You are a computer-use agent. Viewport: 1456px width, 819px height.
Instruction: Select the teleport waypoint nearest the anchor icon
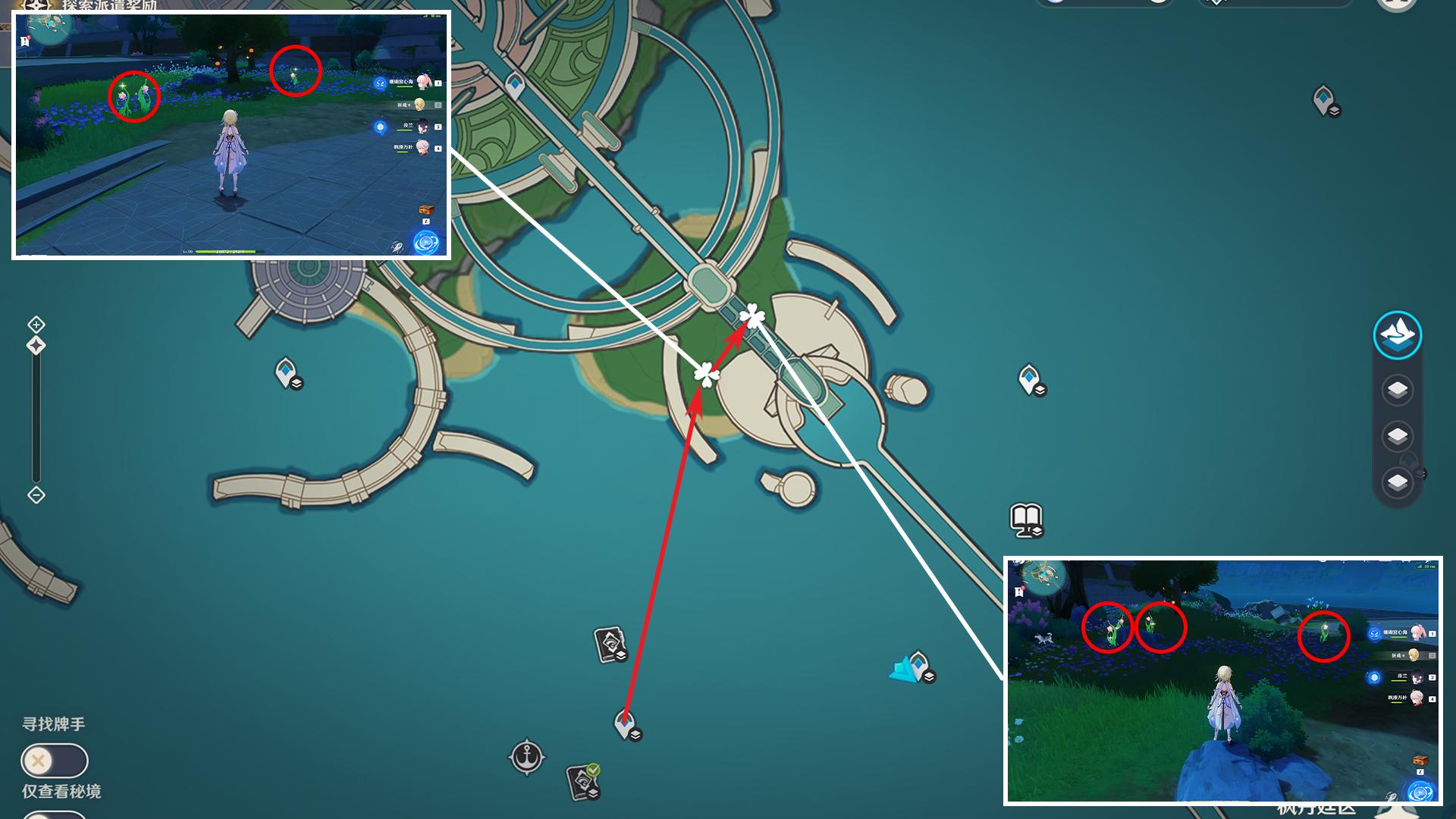pos(626,724)
